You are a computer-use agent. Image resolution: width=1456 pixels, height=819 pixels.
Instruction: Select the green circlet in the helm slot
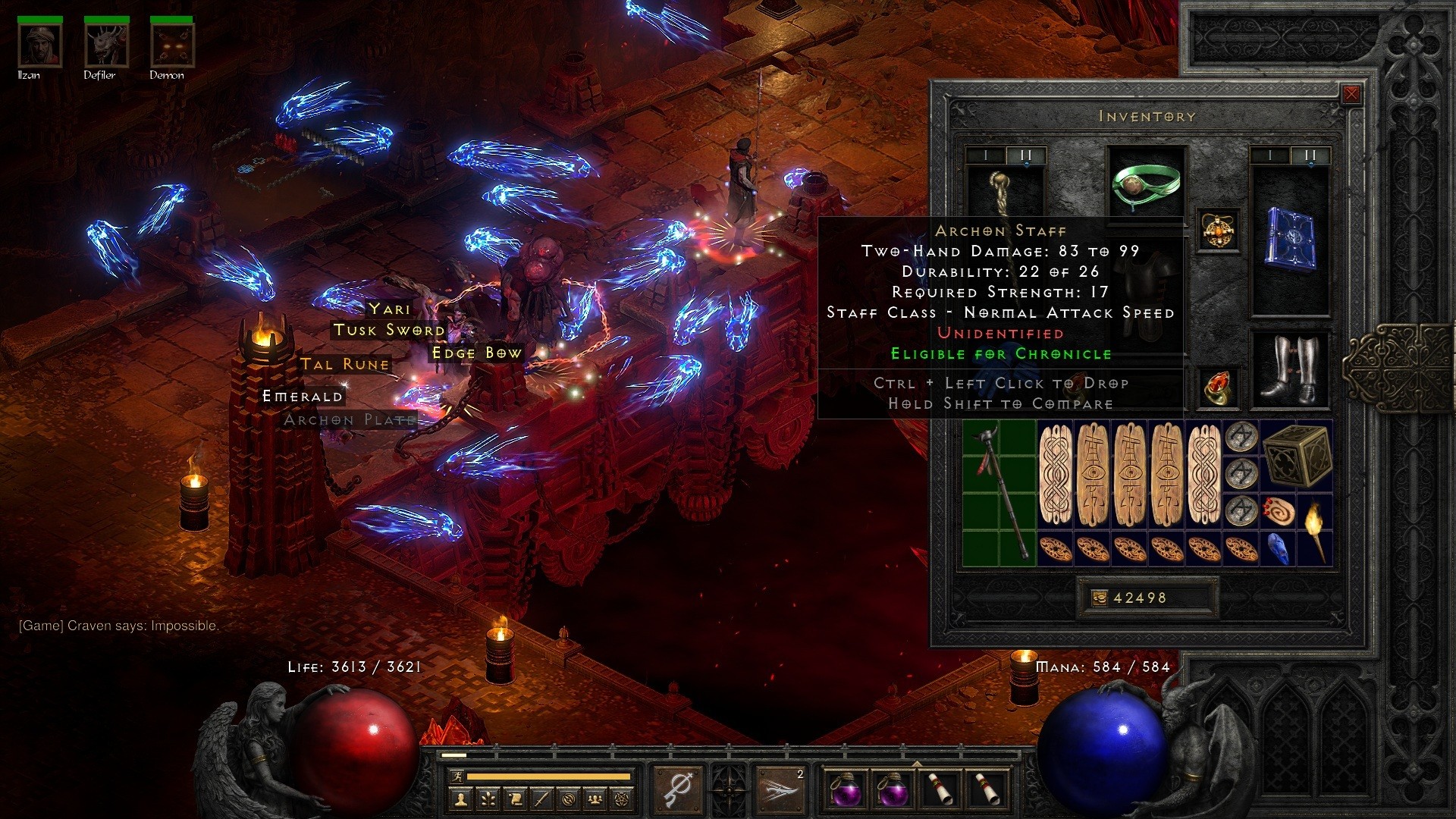click(x=1146, y=184)
